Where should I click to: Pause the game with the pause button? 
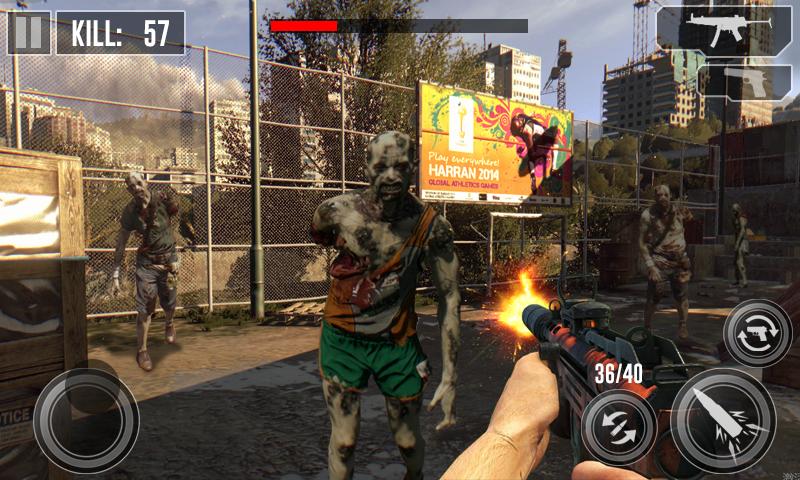pos(29,32)
